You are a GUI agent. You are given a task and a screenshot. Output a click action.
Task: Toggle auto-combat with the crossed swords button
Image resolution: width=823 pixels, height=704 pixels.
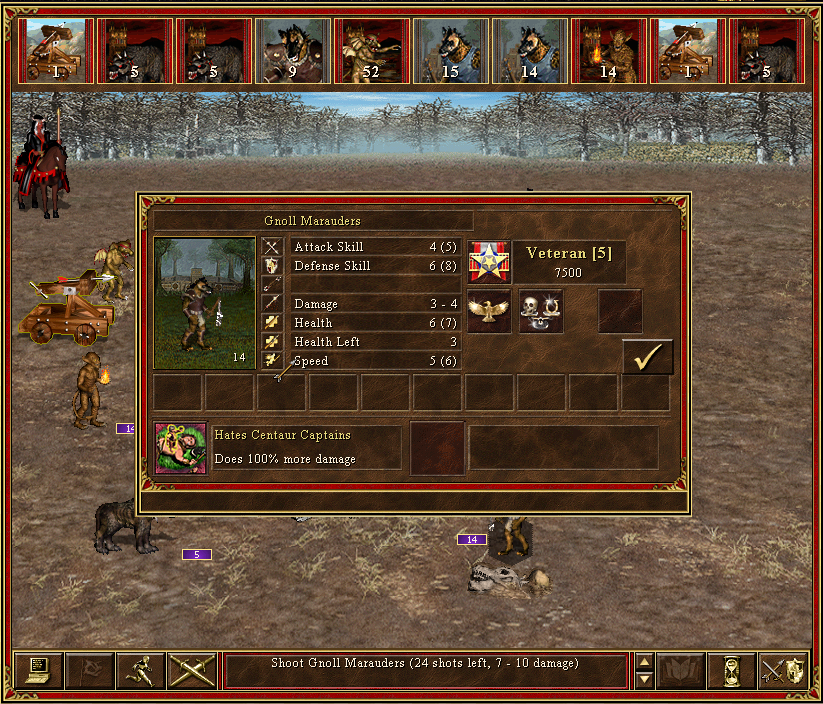[192, 670]
